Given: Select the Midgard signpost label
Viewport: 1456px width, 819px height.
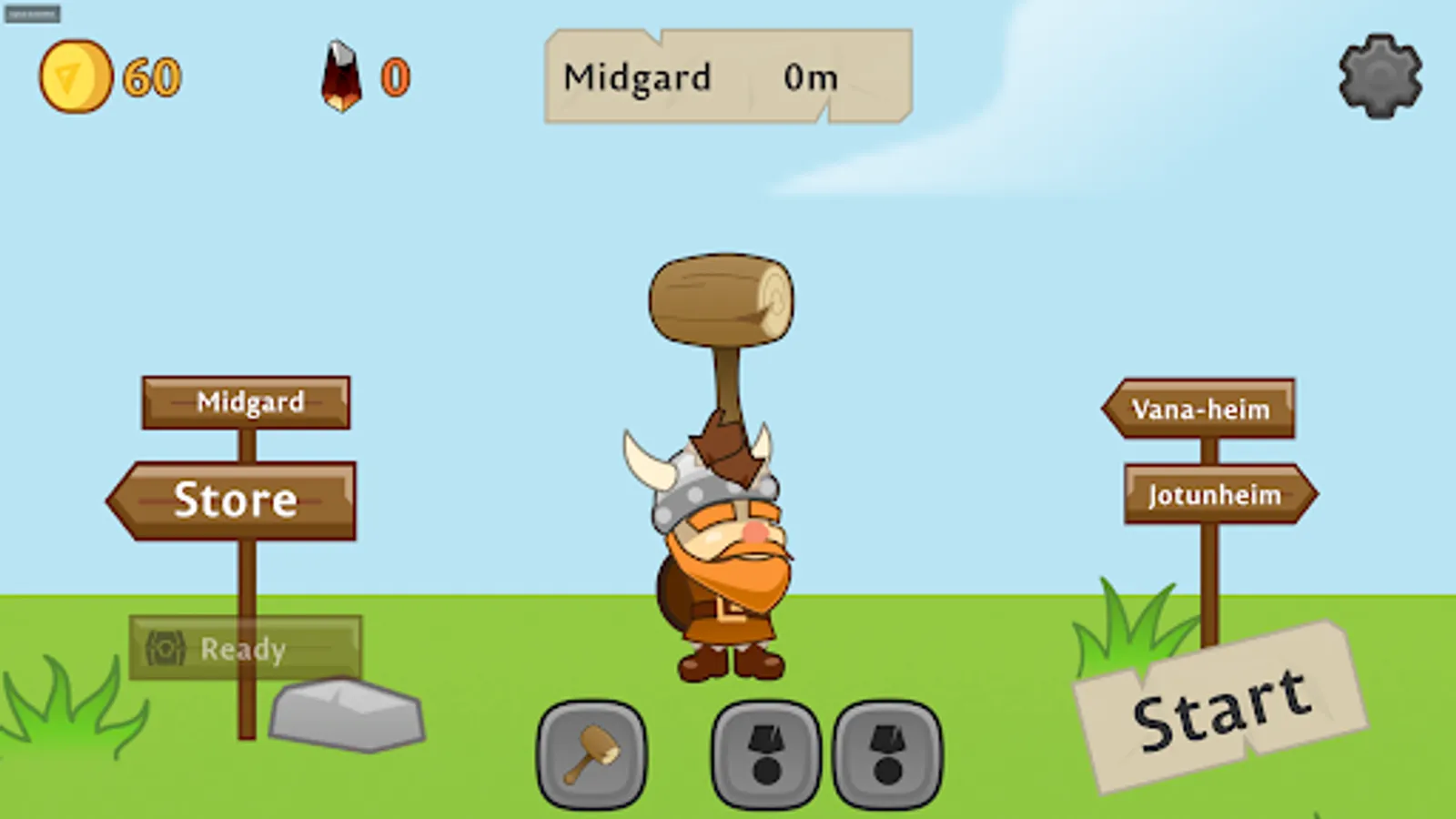Looking at the screenshot, I should pos(249,401).
